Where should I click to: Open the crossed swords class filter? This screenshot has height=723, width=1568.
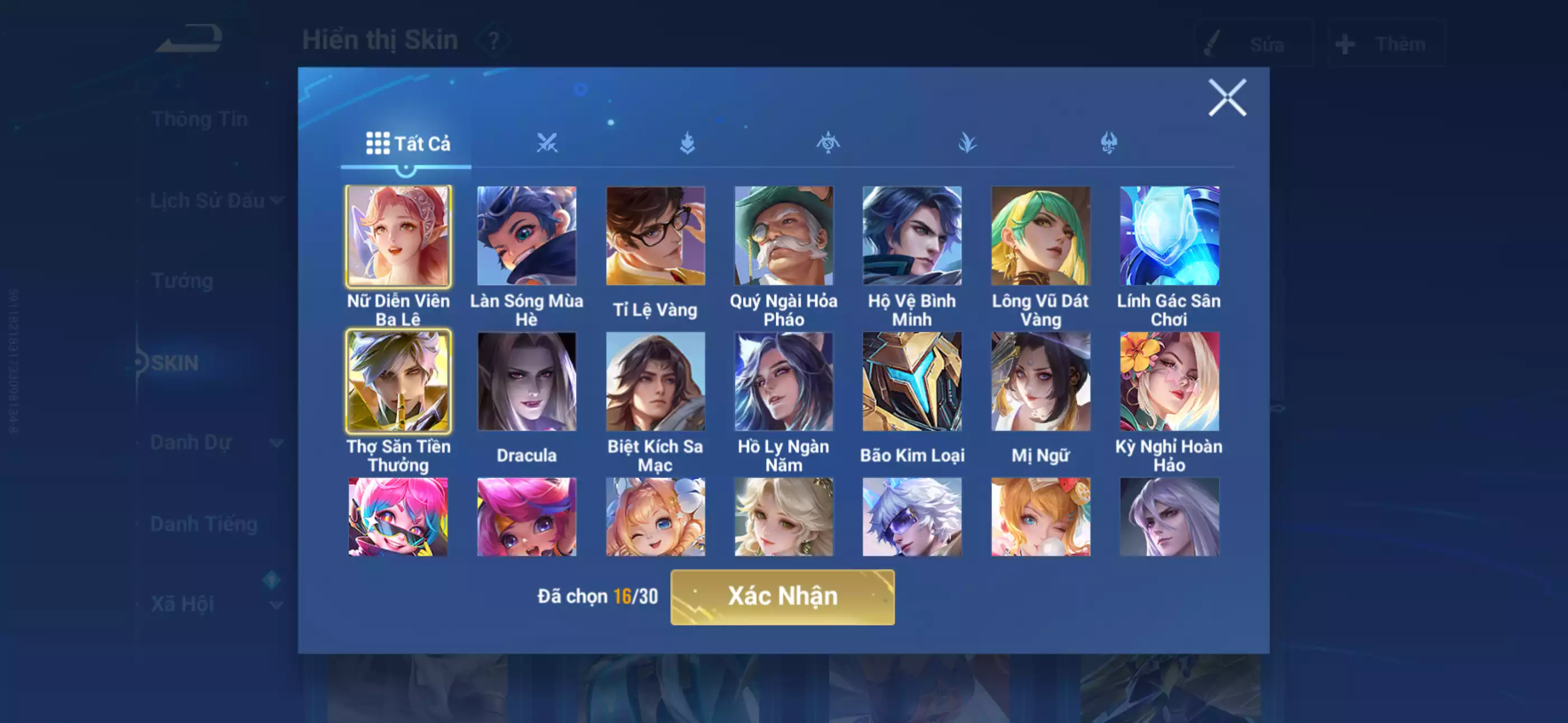tap(548, 141)
